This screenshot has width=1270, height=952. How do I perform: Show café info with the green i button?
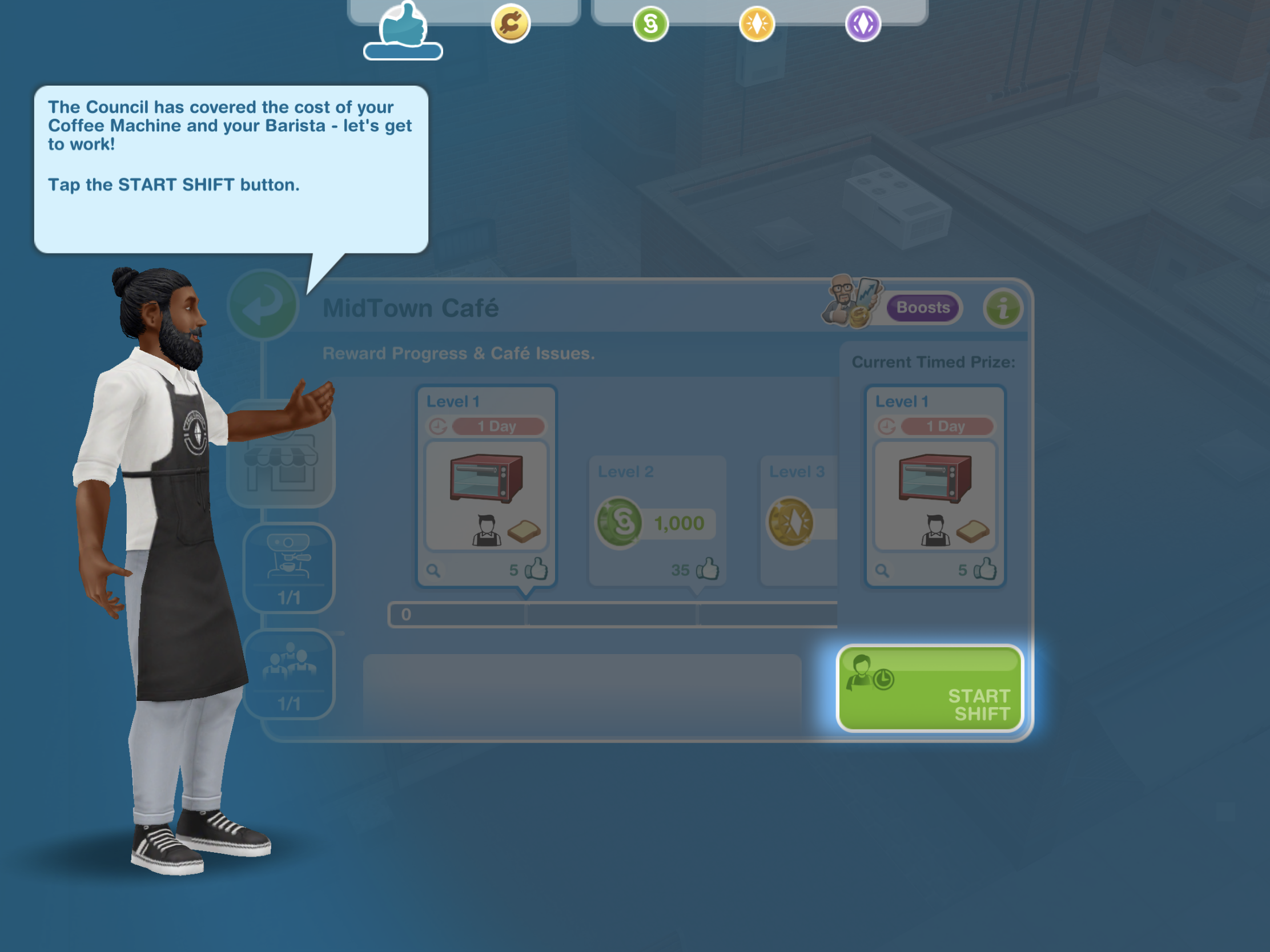[x=1002, y=308]
